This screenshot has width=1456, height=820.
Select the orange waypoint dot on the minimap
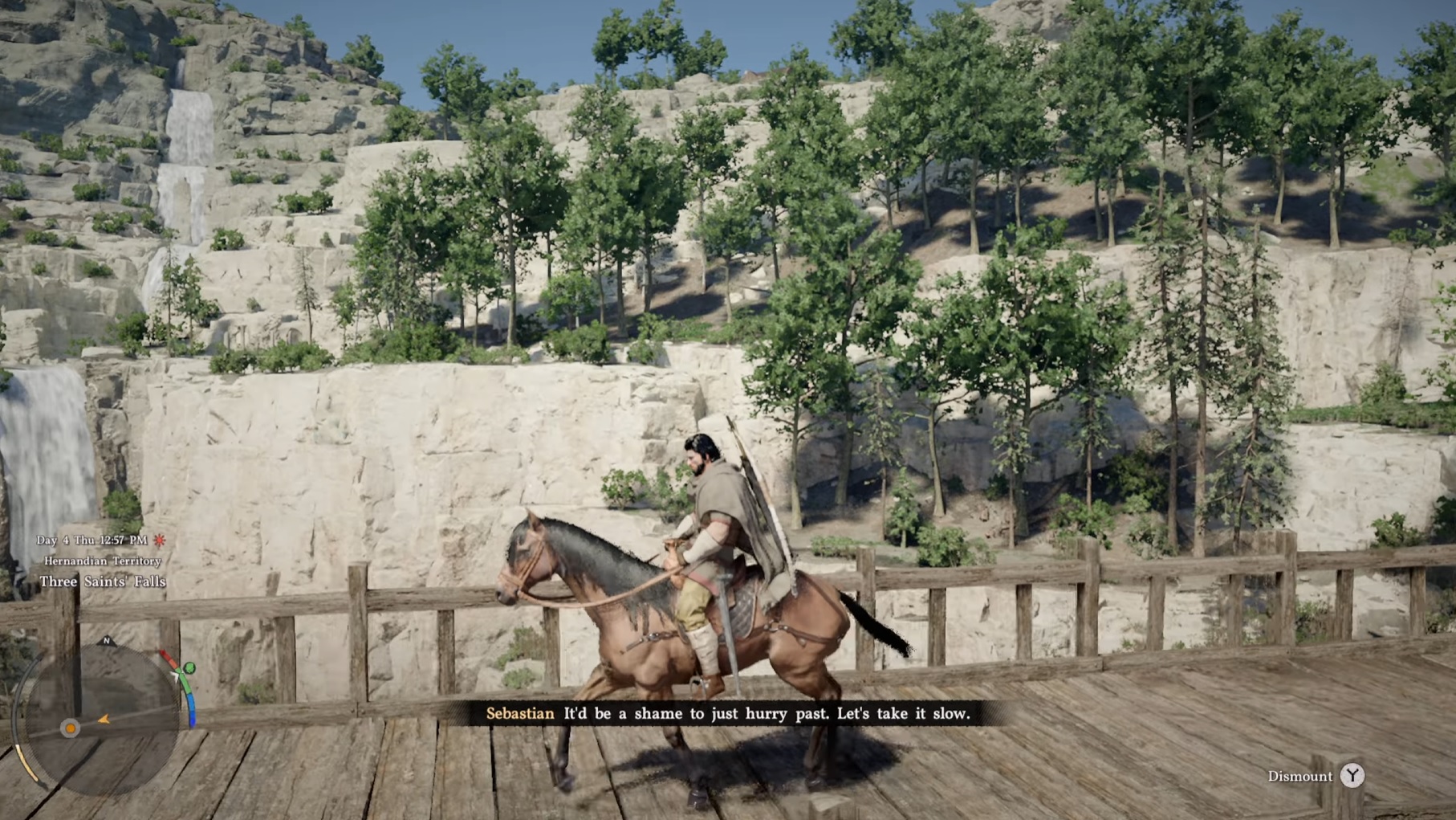click(x=70, y=728)
